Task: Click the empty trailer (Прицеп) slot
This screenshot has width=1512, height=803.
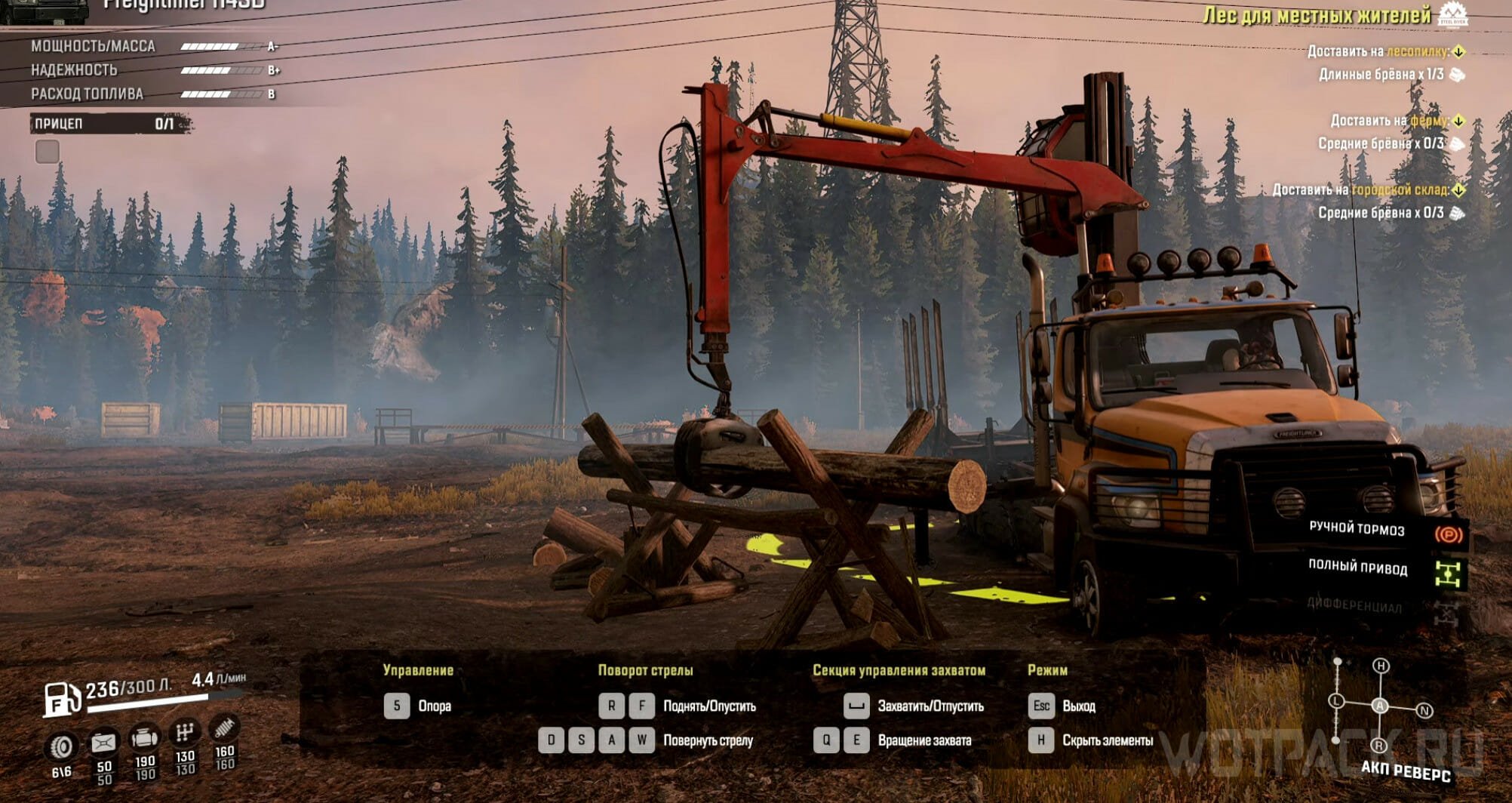Action: coord(48,152)
